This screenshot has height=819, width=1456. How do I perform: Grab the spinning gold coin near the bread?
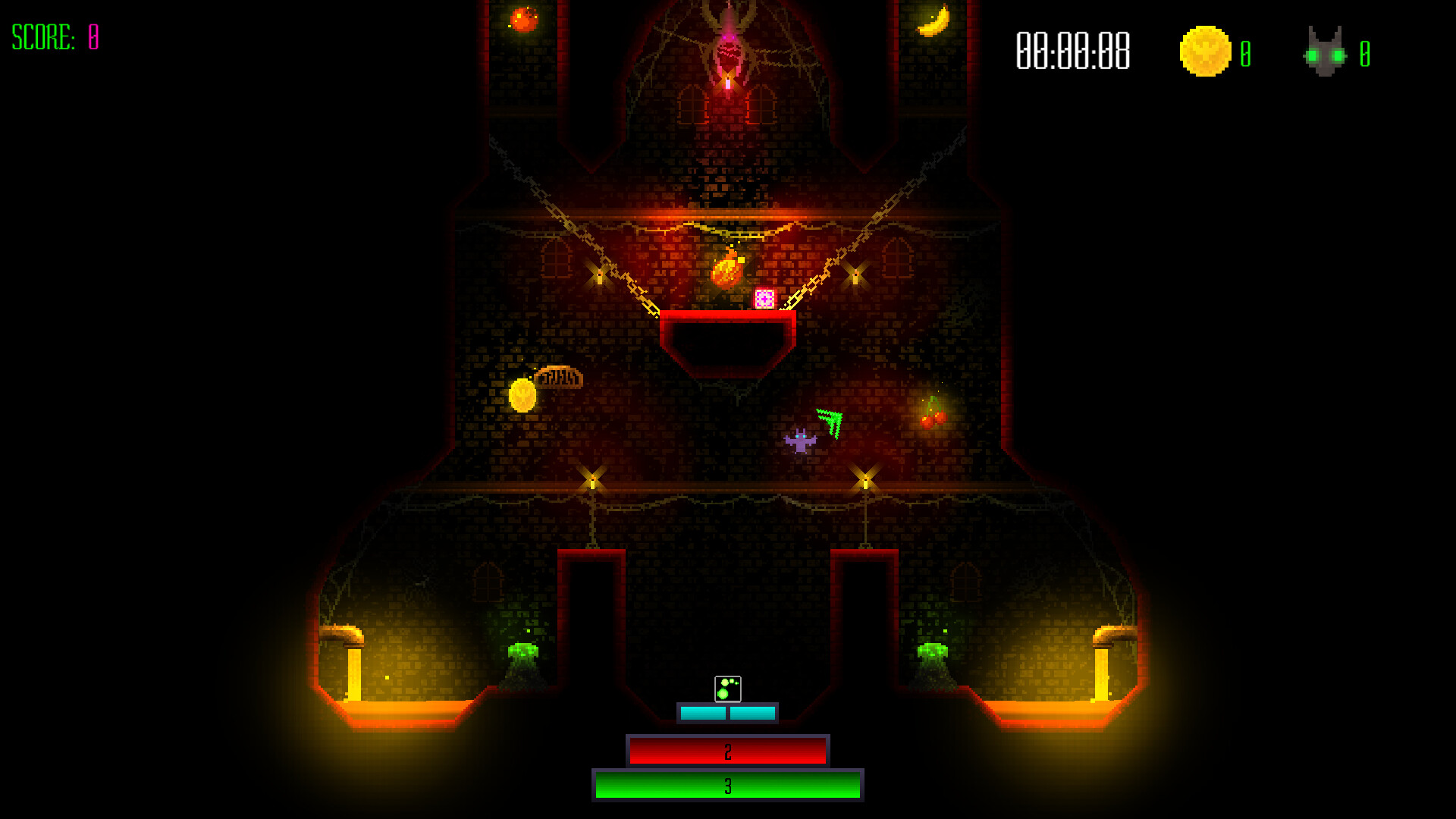[522, 395]
